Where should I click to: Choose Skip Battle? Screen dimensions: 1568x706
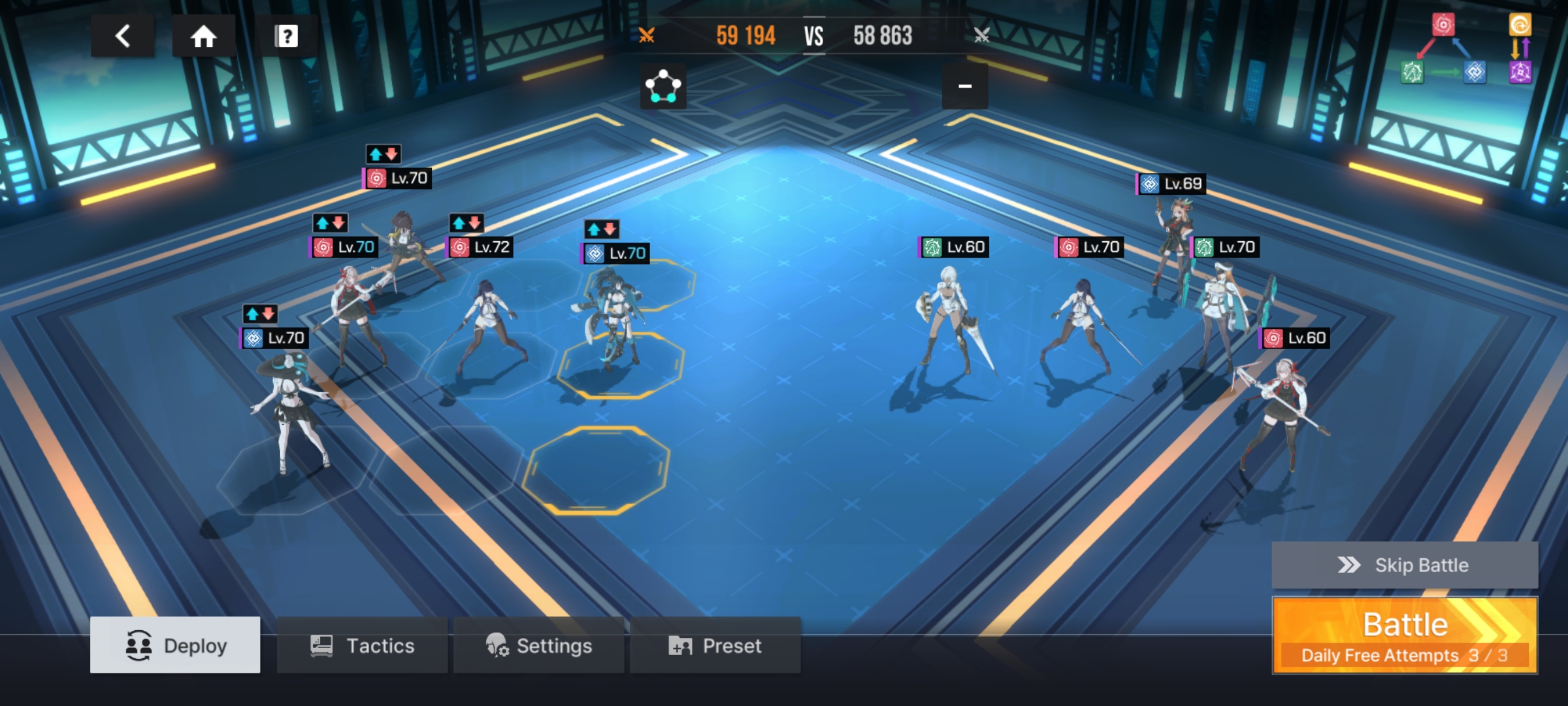pyautogui.click(x=1405, y=565)
